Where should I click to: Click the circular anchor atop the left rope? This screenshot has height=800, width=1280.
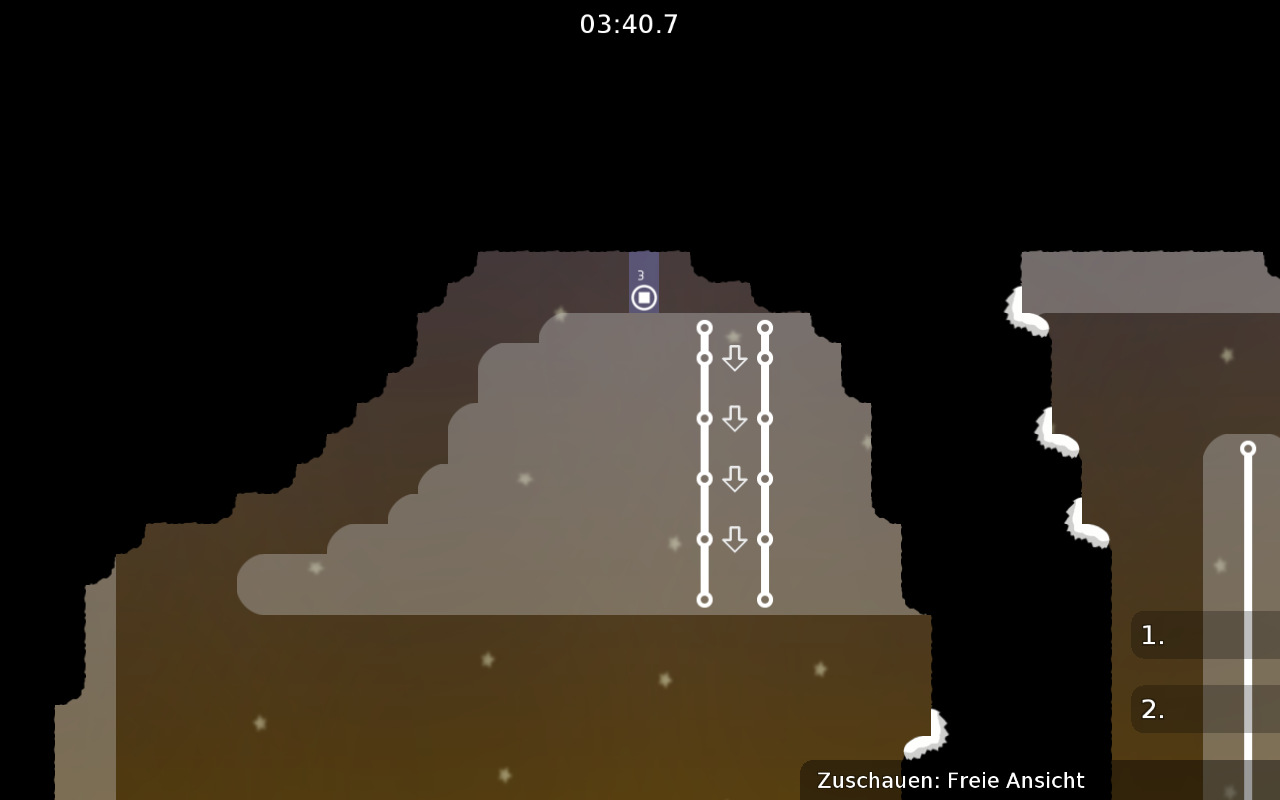(704, 327)
